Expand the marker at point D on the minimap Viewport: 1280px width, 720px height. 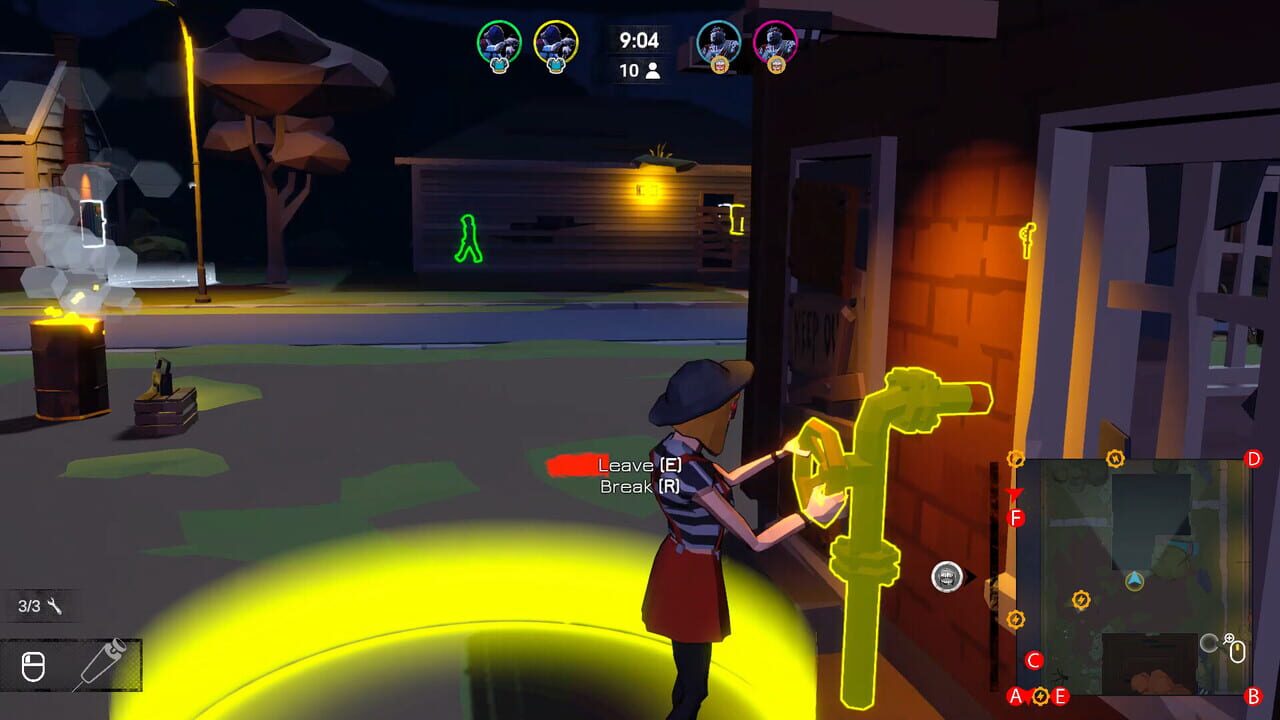(1253, 458)
